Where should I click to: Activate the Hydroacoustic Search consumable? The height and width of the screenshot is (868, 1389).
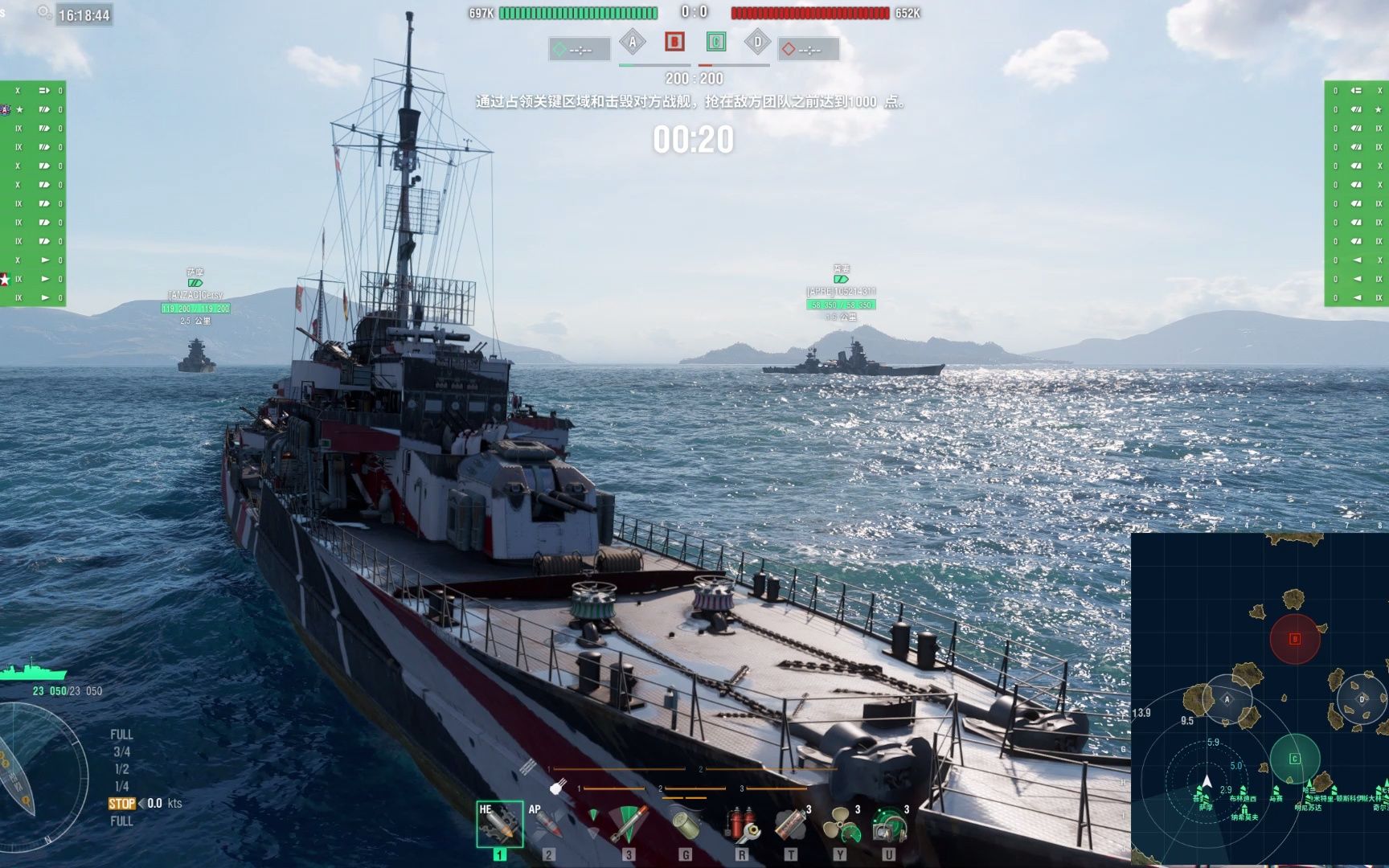889,825
